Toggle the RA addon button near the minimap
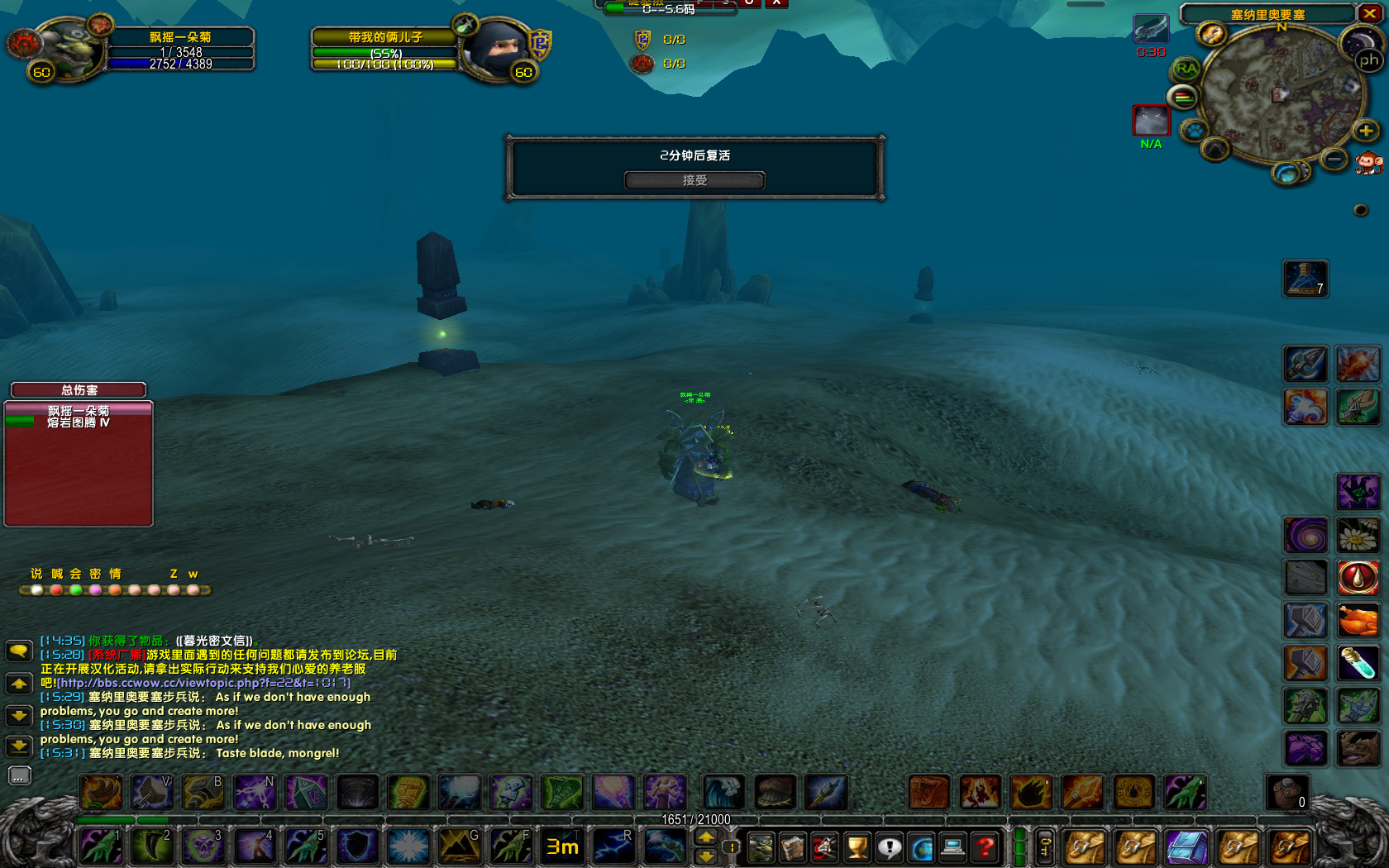Image resolution: width=1389 pixels, height=868 pixels. coord(1186,69)
